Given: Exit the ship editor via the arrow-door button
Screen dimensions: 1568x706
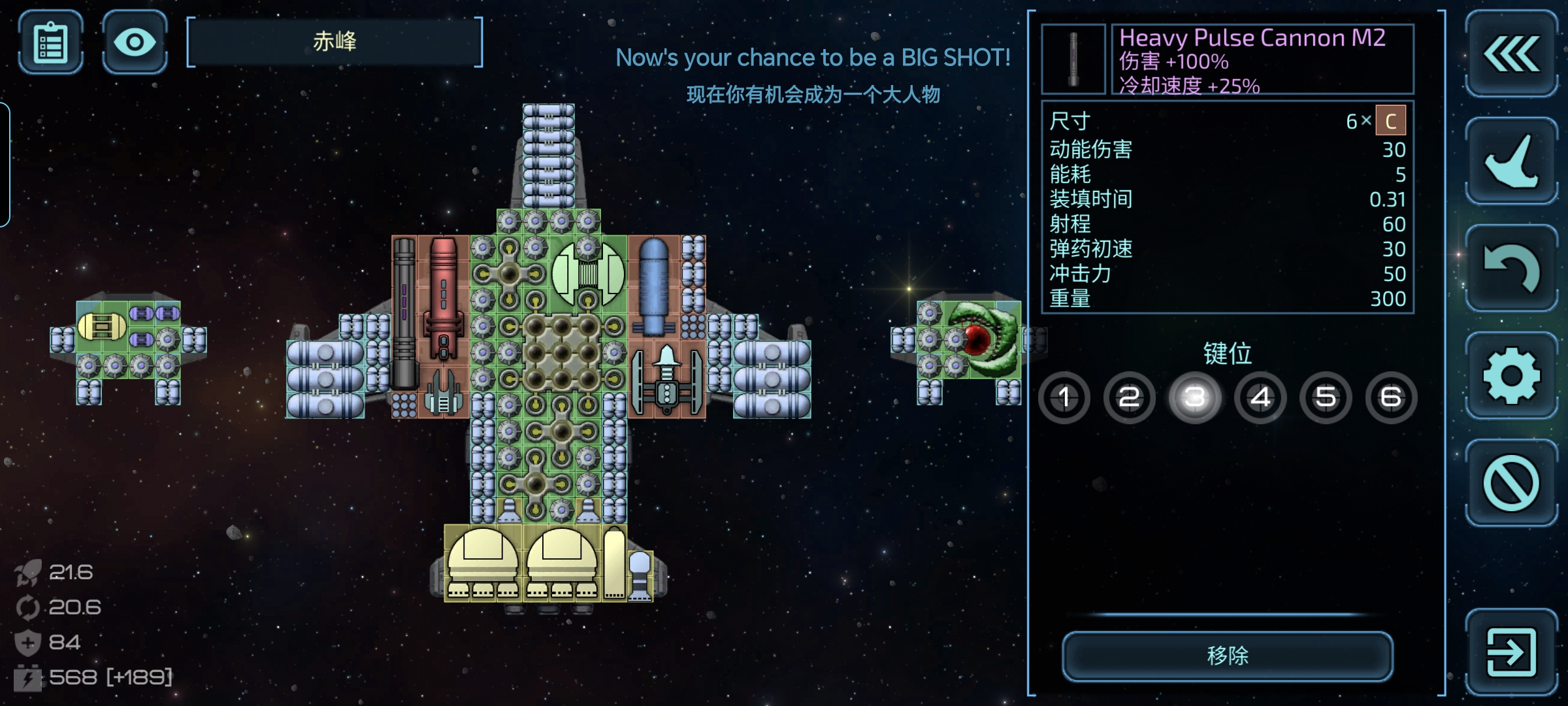Looking at the screenshot, I should 1511,652.
